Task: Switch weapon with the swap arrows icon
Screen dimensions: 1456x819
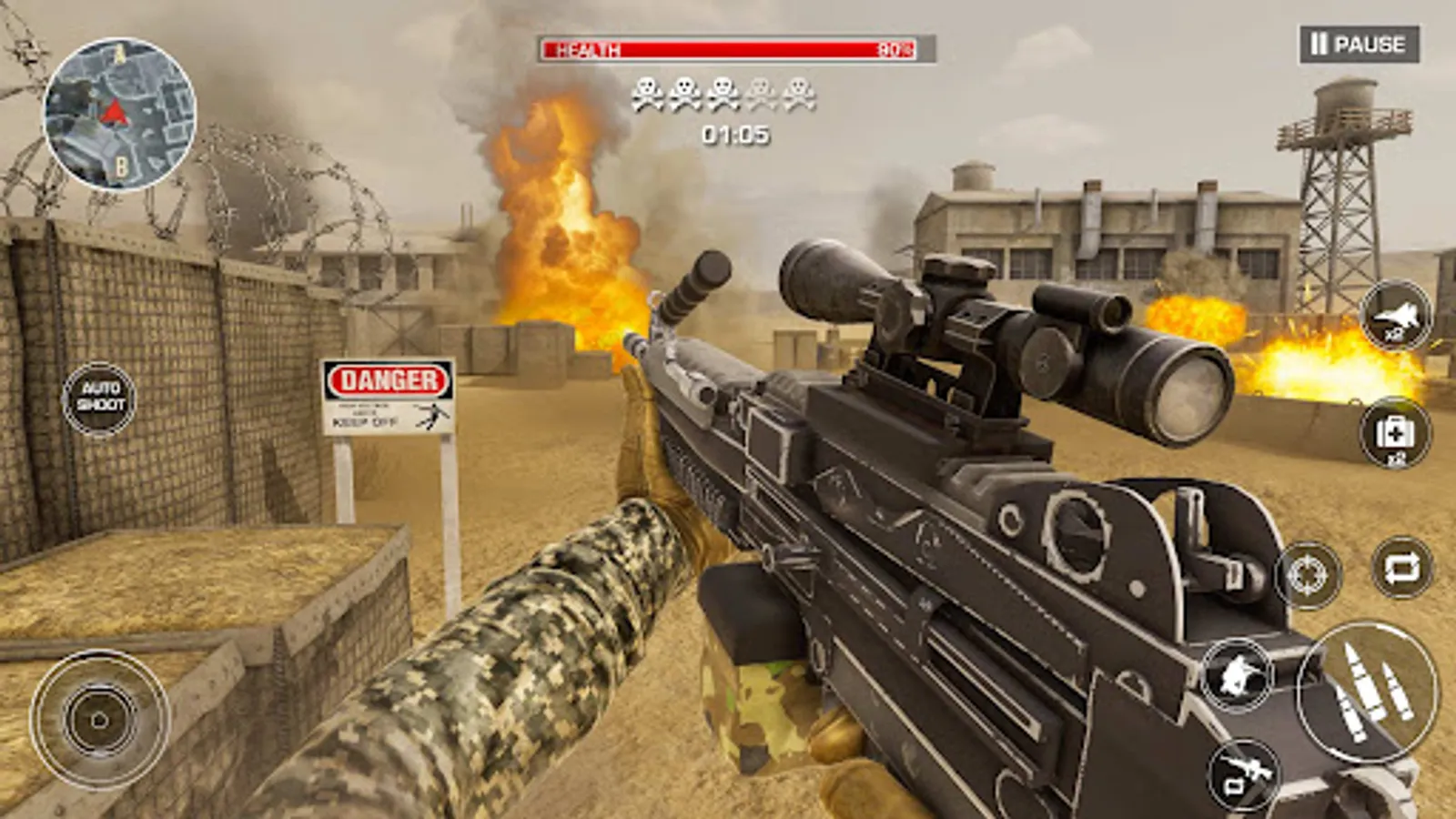Action: 1401,568
